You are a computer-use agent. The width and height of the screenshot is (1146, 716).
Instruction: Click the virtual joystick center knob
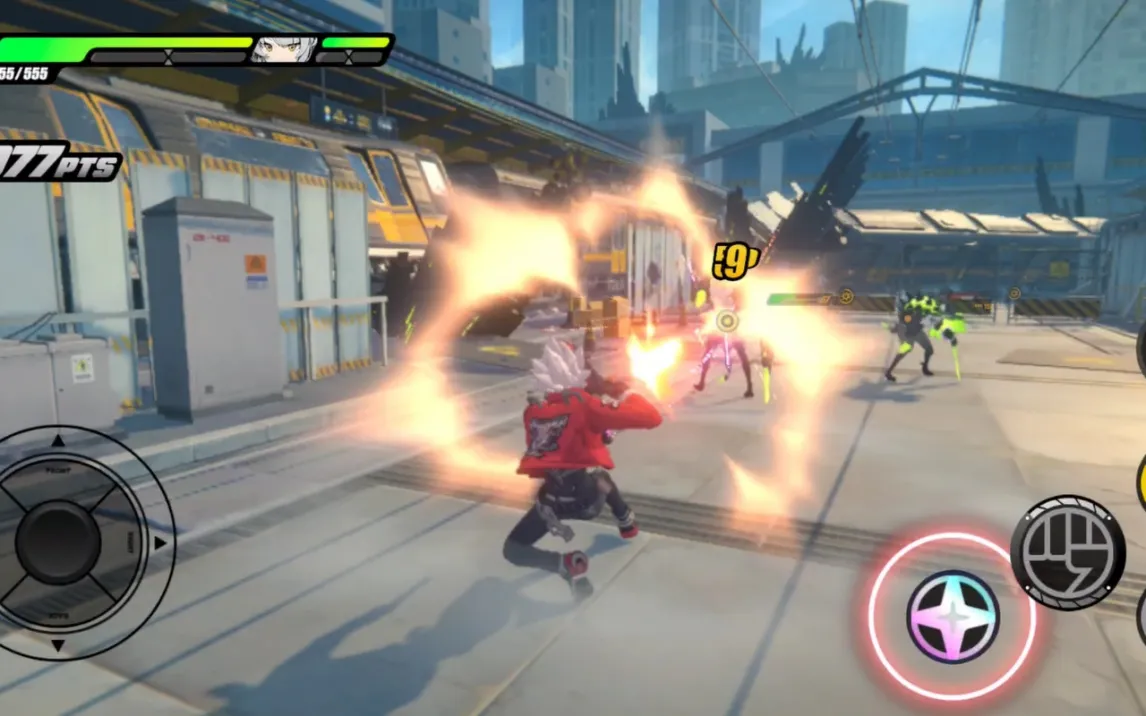pos(57,543)
